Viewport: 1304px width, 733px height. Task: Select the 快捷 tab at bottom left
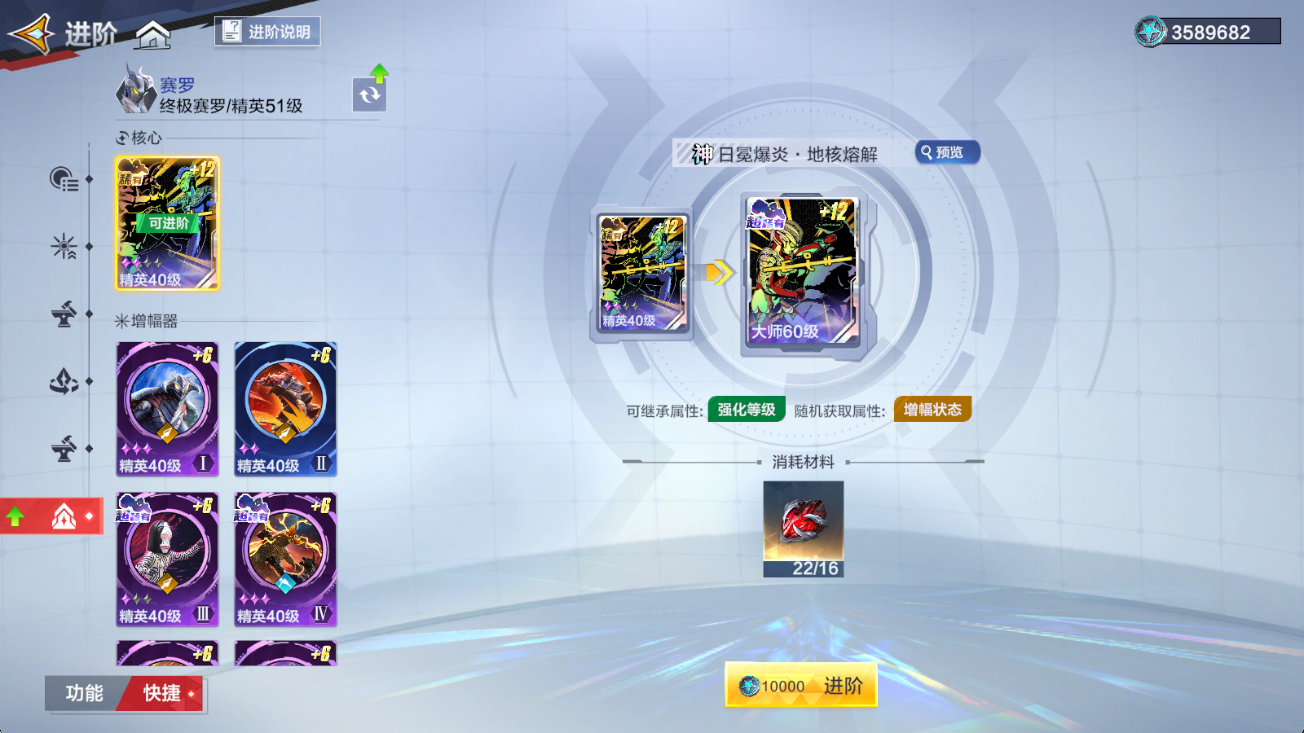click(x=160, y=694)
